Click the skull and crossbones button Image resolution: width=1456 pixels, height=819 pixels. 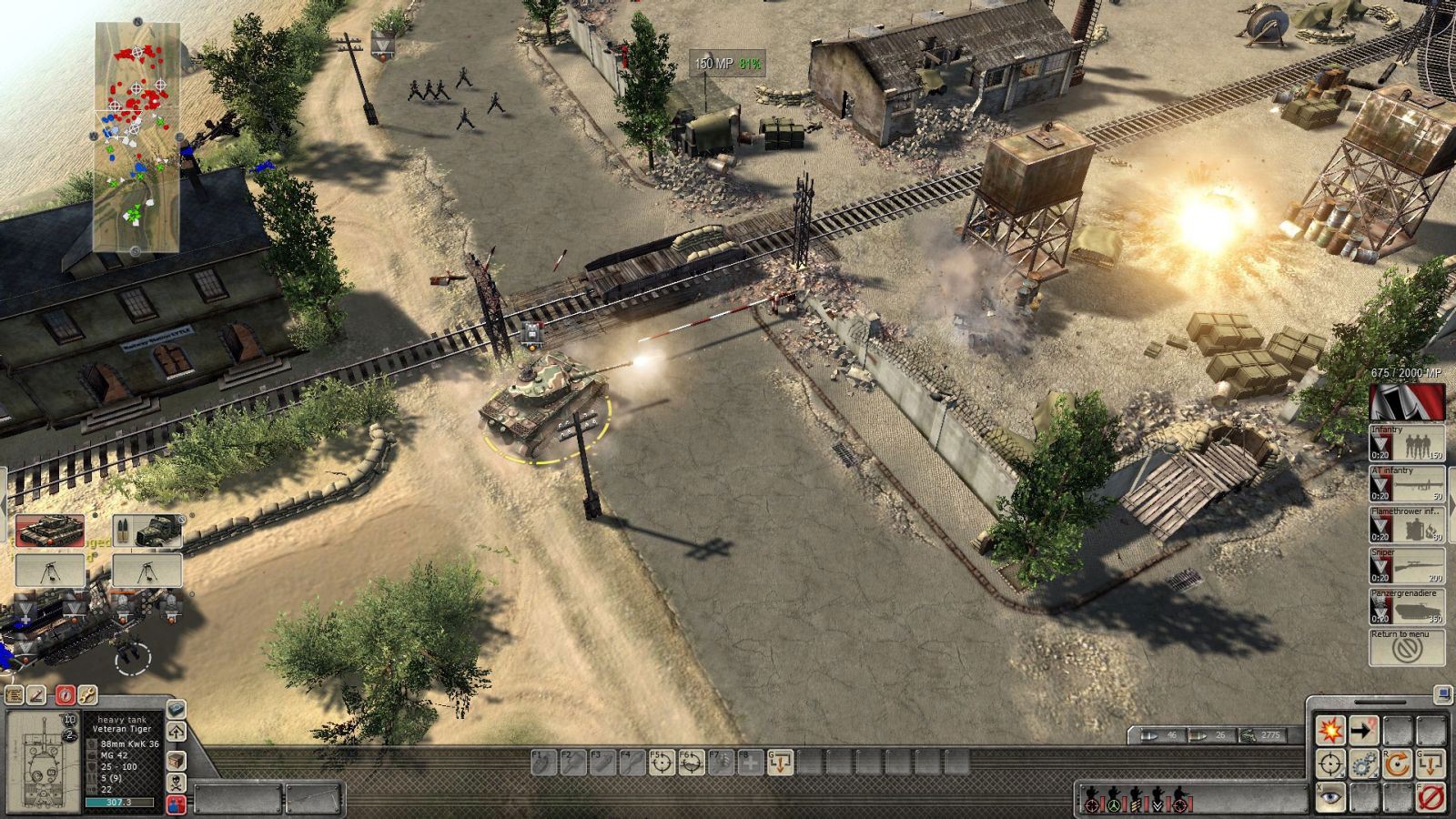coord(177,783)
